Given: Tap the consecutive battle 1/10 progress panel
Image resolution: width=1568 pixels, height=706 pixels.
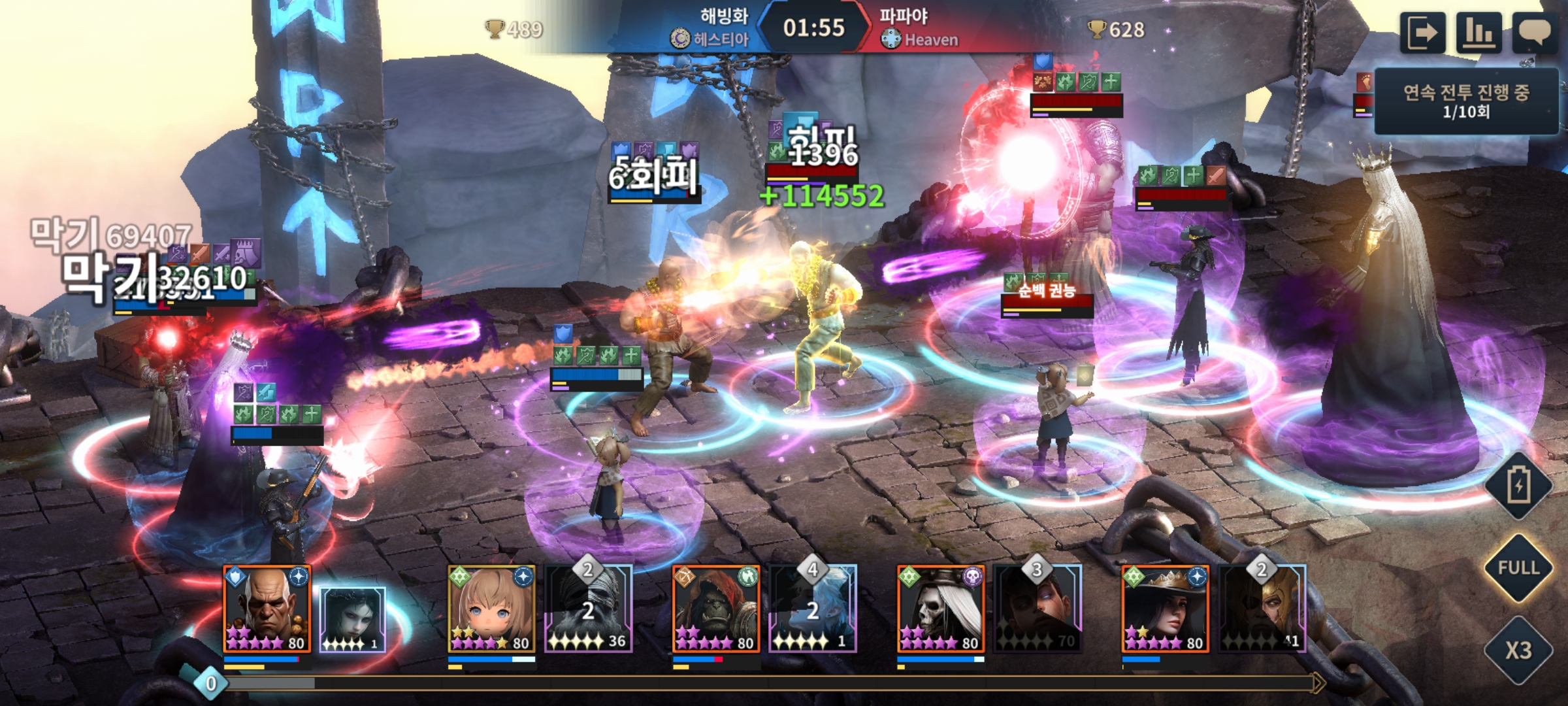Looking at the screenshot, I should [x=1466, y=101].
